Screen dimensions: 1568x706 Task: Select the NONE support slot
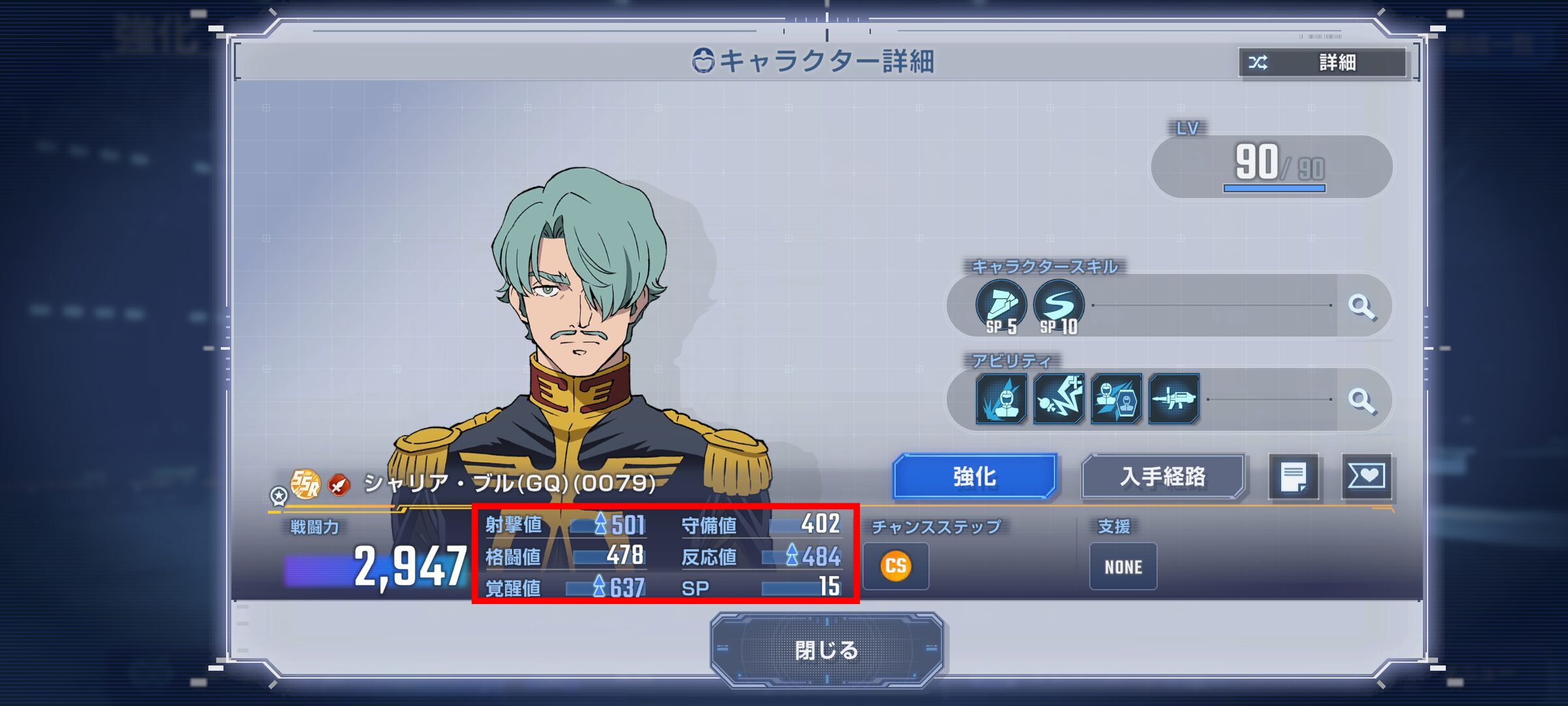(x=1123, y=567)
